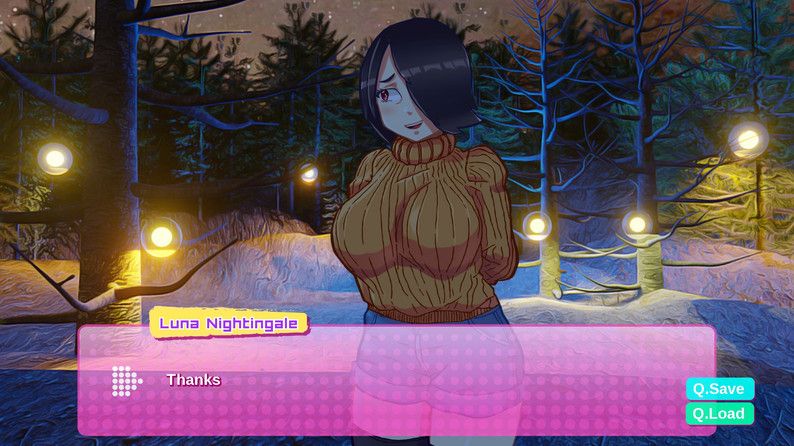Click the Q.Save quick save button
The height and width of the screenshot is (446, 794).
(x=719, y=388)
